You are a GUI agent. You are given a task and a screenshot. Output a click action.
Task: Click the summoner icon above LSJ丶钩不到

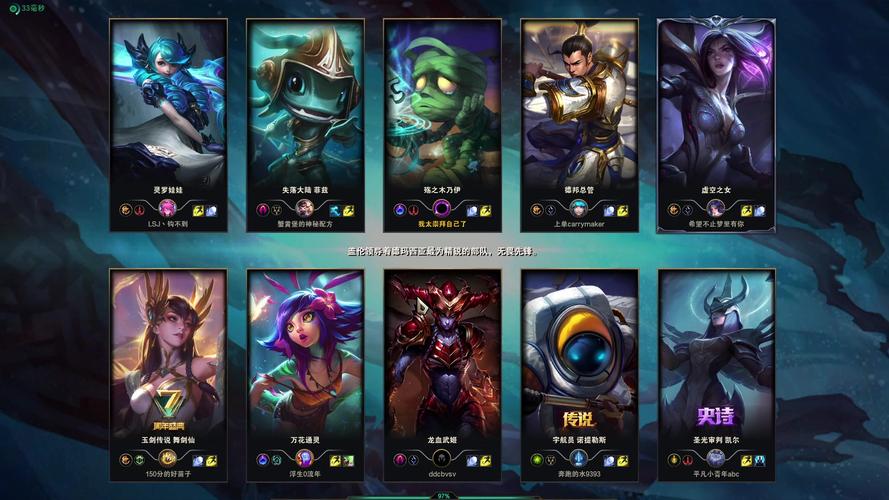pos(168,209)
